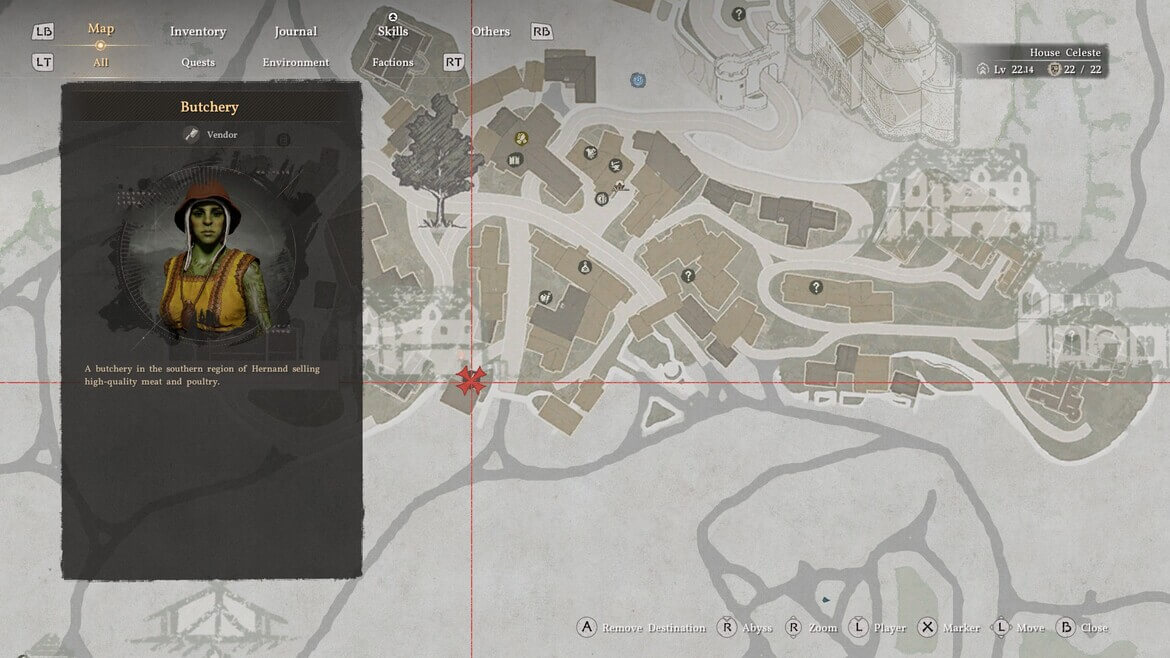
Task: Filter the map by Quests
Action: (198, 63)
